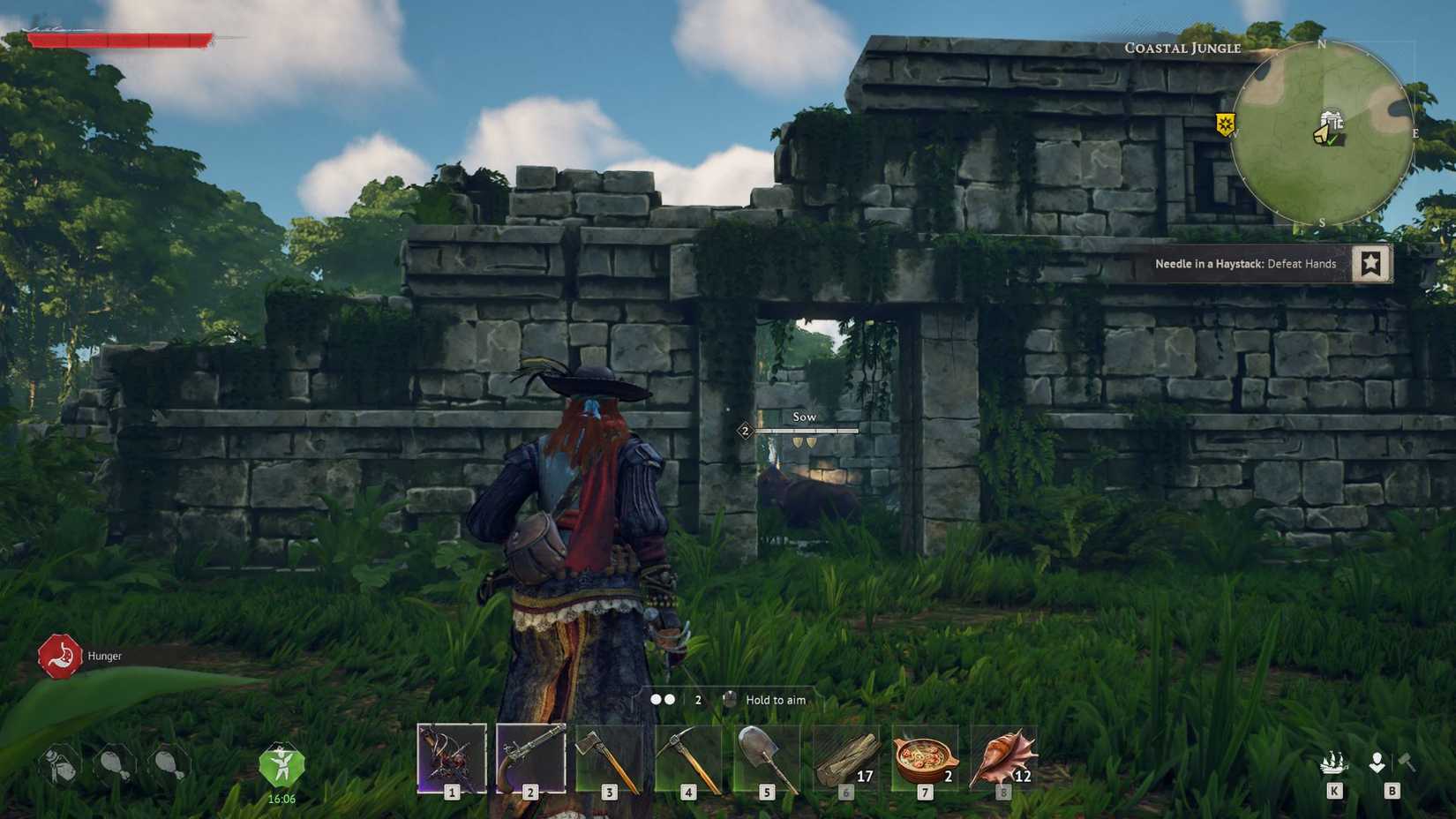Screen dimensions: 1456x819
Task: Pick the pickaxe in slot 4
Action: [688, 761]
